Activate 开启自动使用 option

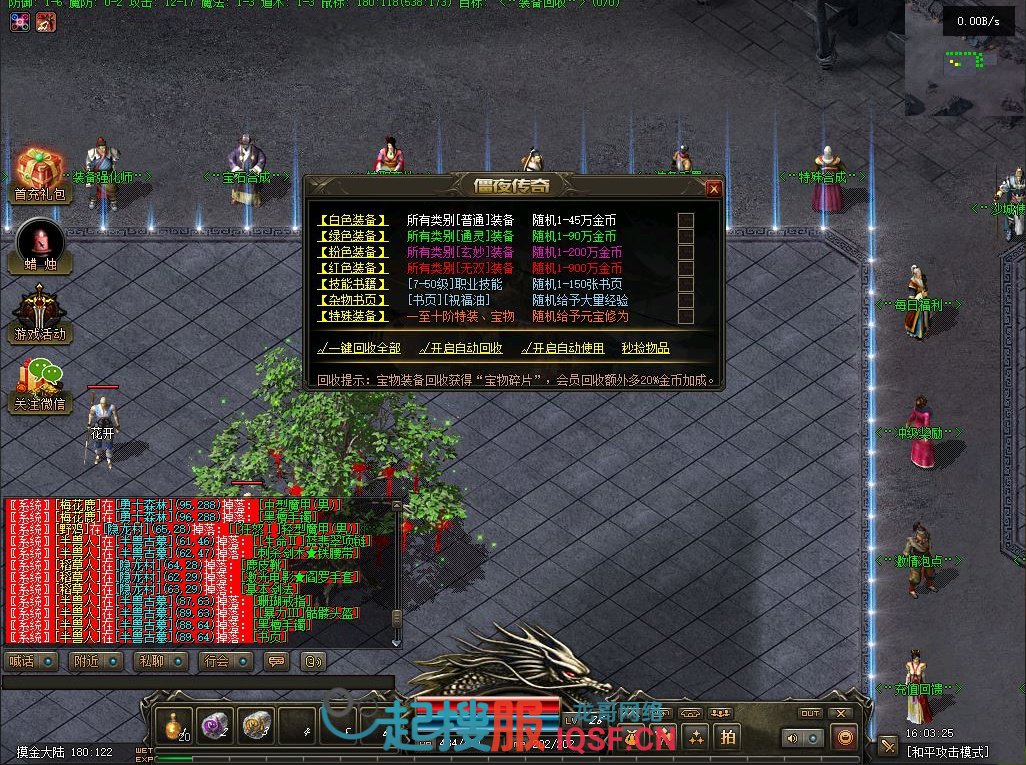pyautogui.click(x=563, y=348)
